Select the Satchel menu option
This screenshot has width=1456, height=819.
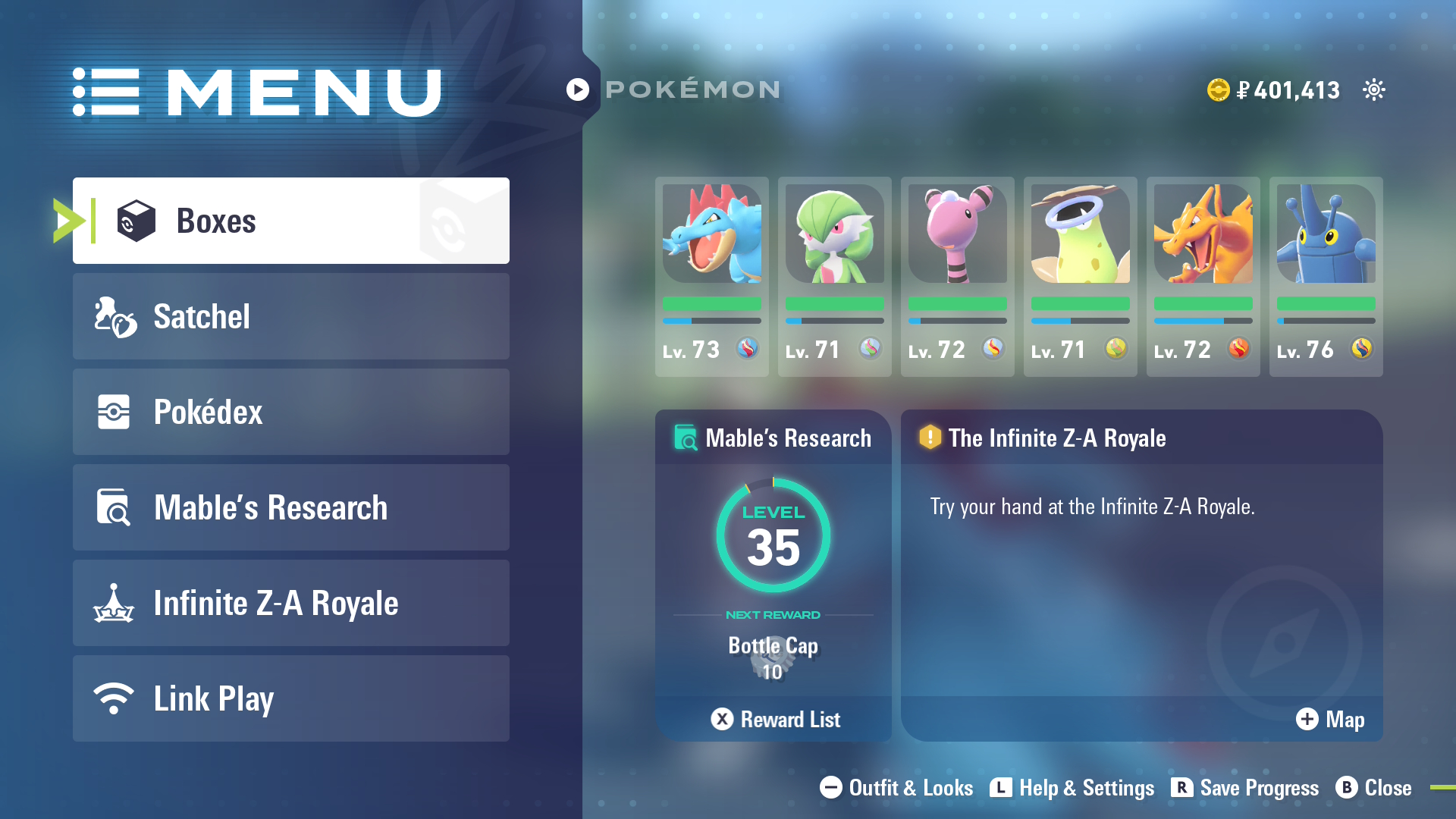click(x=290, y=316)
